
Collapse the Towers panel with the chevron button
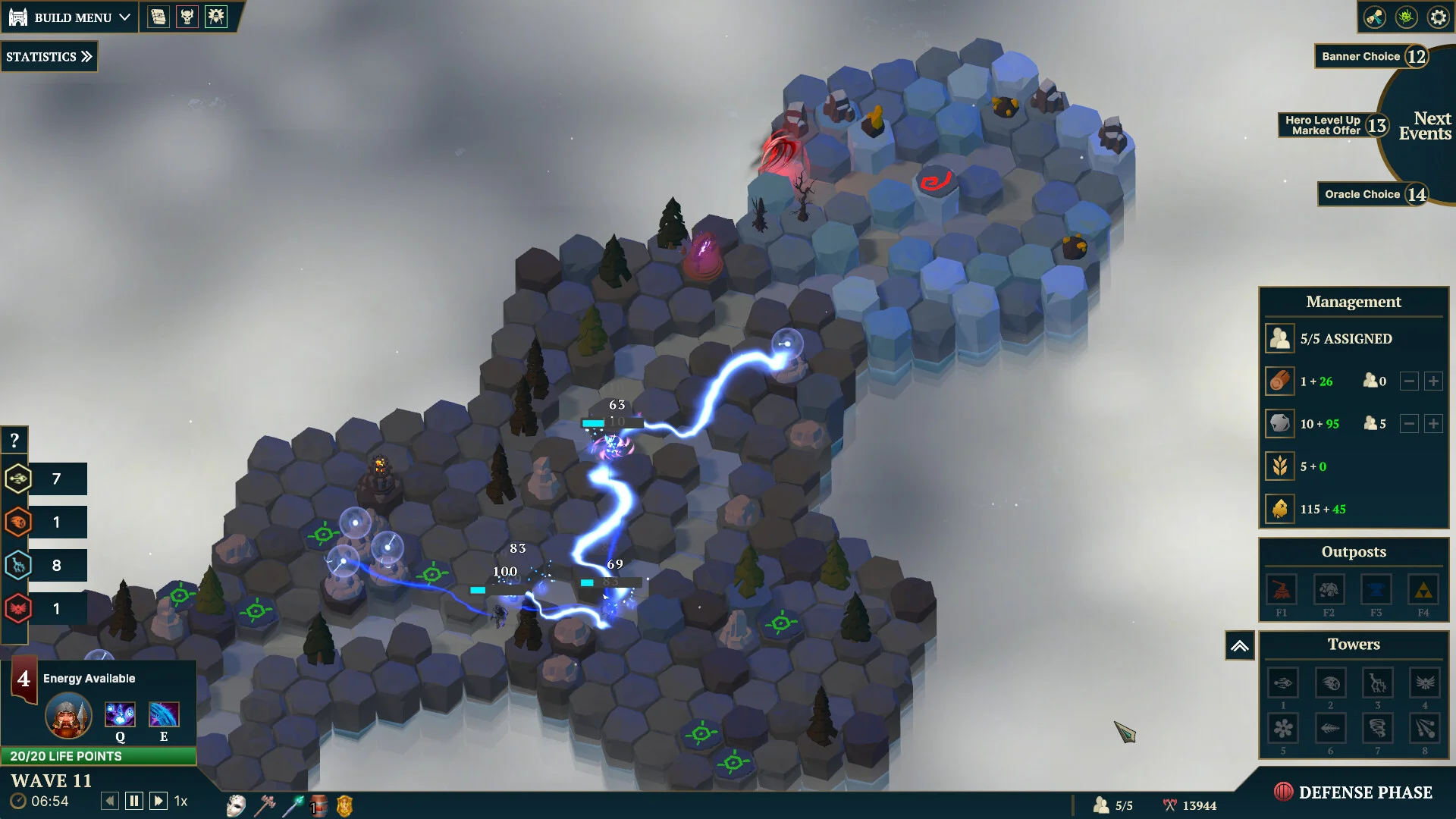click(x=1239, y=646)
